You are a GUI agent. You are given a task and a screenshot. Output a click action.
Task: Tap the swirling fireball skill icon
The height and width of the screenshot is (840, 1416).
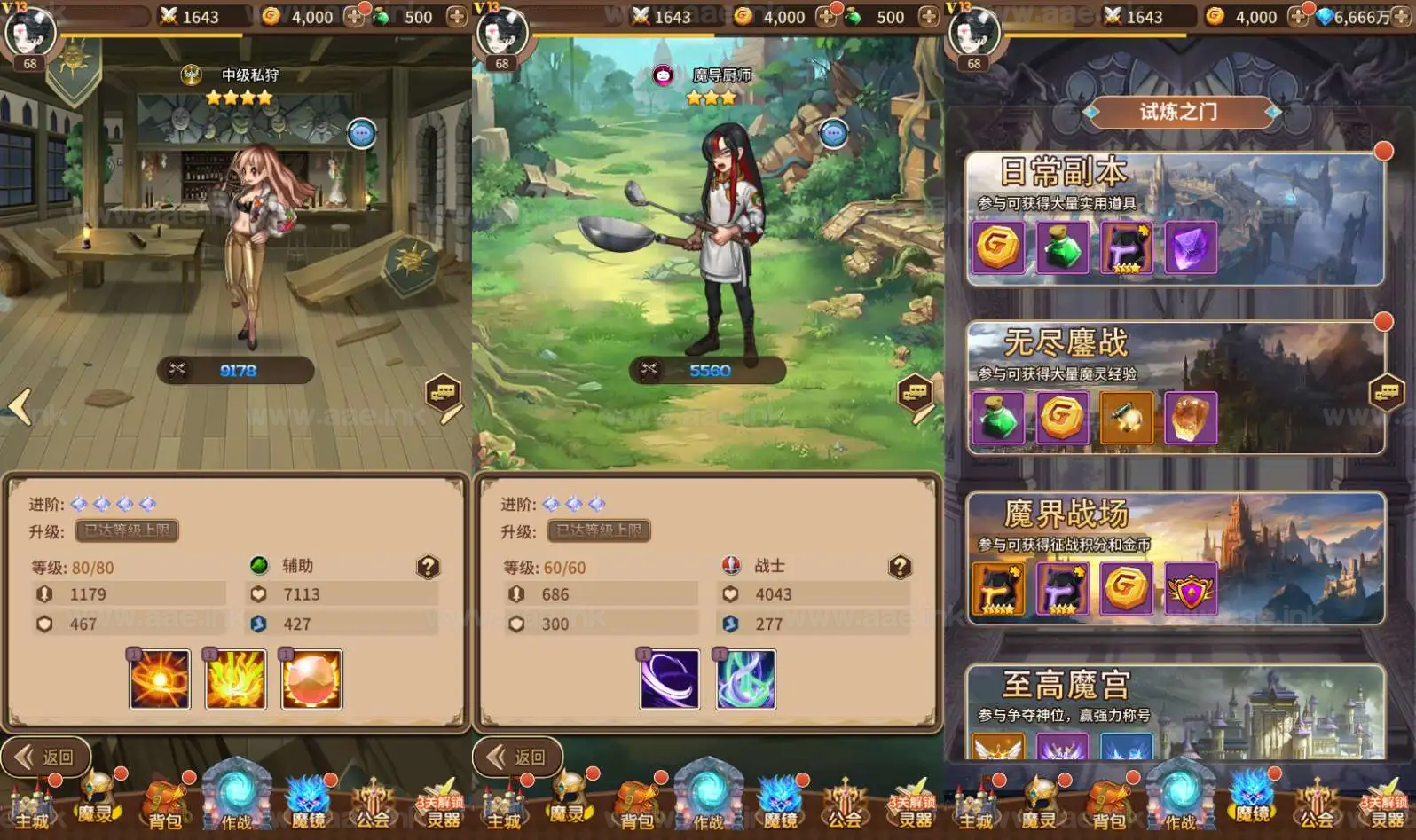[x=160, y=679]
